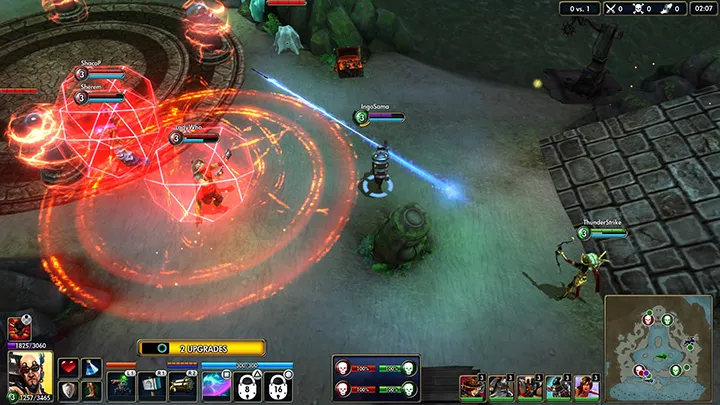Choose the boots item slot

pyautogui.click(x=91, y=390)
